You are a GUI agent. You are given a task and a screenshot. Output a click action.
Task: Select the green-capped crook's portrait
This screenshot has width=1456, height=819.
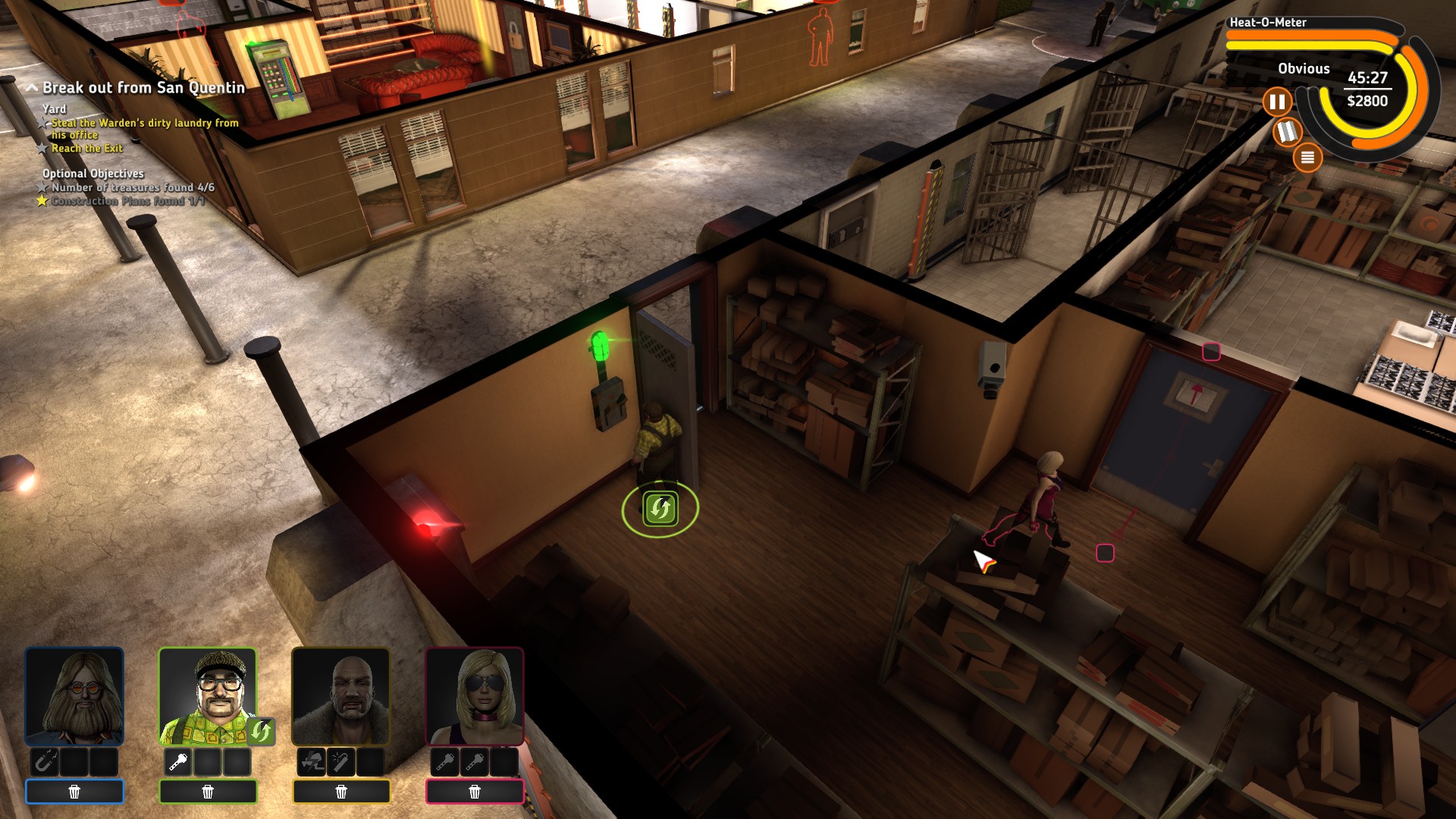click(207, 695)
